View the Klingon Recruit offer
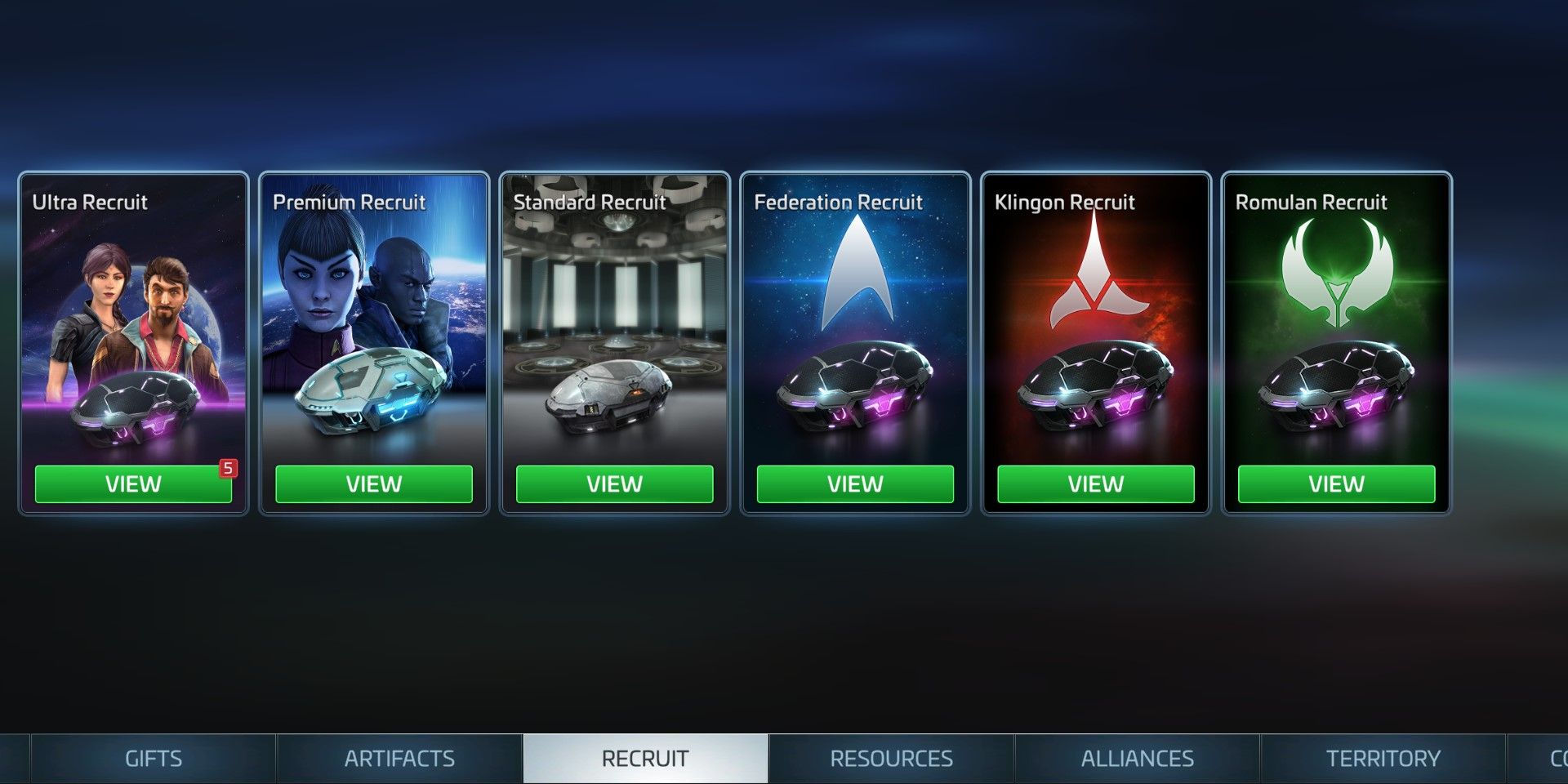The image size is (1568, 784). point(1095,483)
